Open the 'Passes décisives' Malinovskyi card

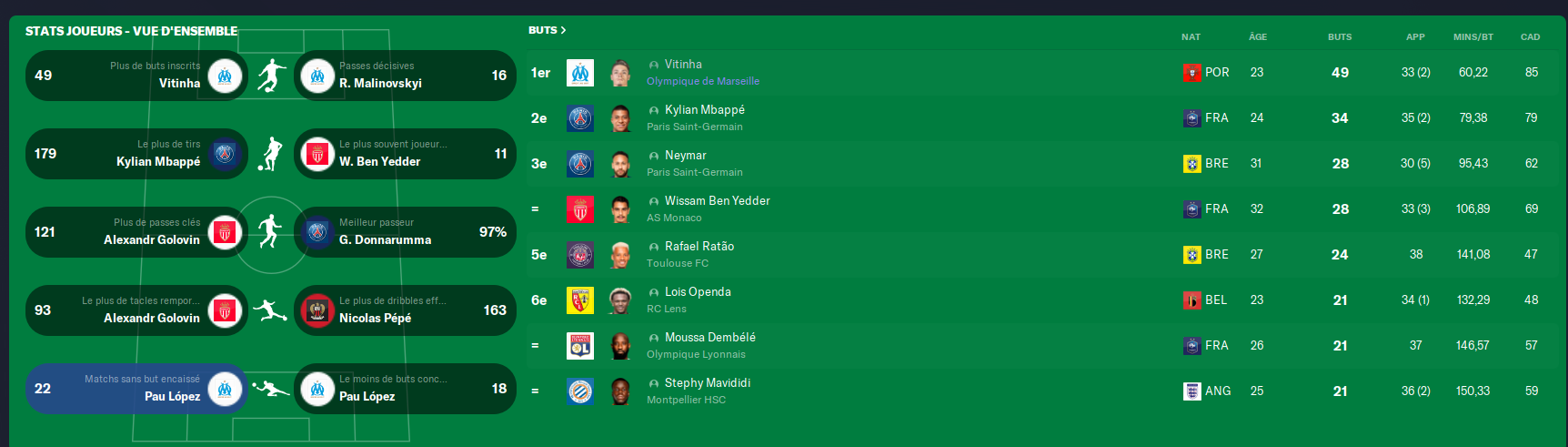pos(405,76)
